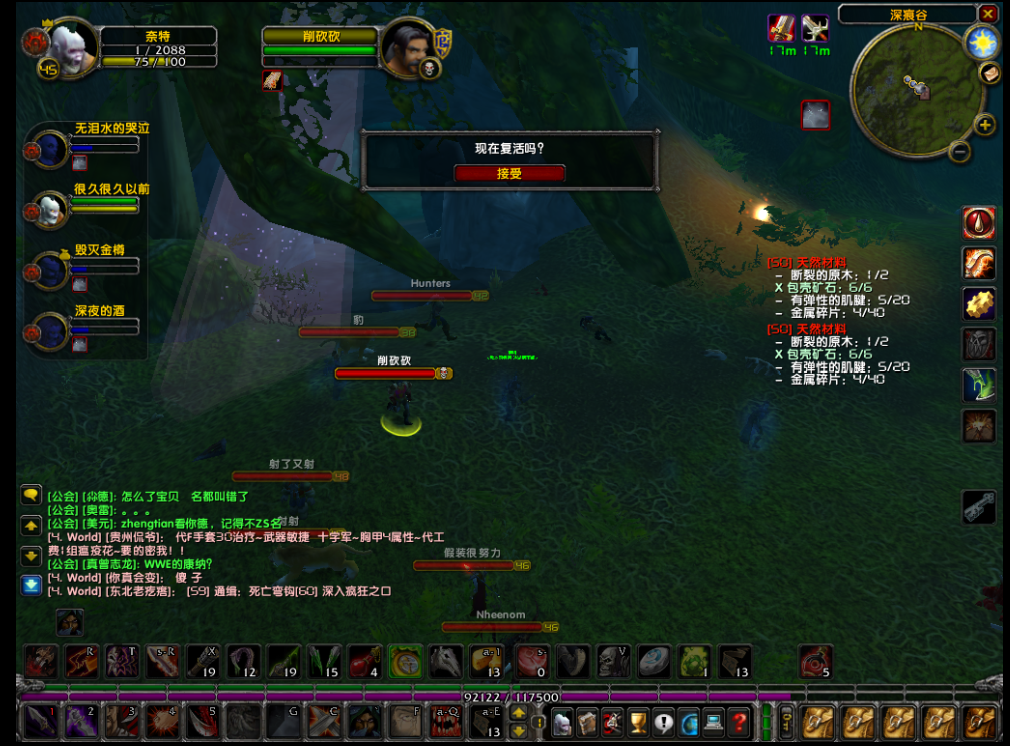The width and height of the screenshot is (1010, 746).
Task: Open mail from the minimap envelope icon
Action: [x=990, y=73]
